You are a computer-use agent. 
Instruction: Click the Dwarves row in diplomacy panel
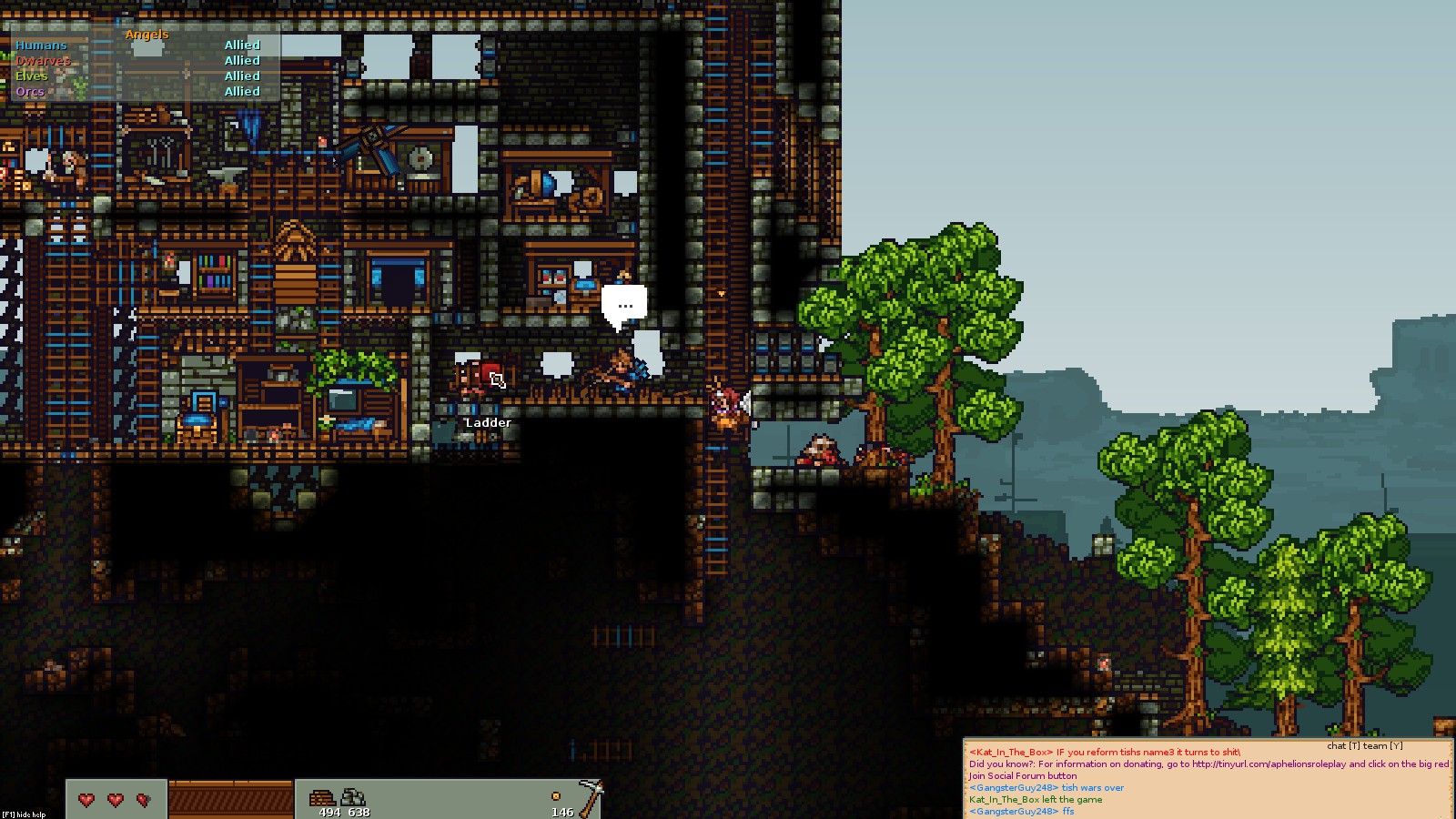tap(43, 60)
